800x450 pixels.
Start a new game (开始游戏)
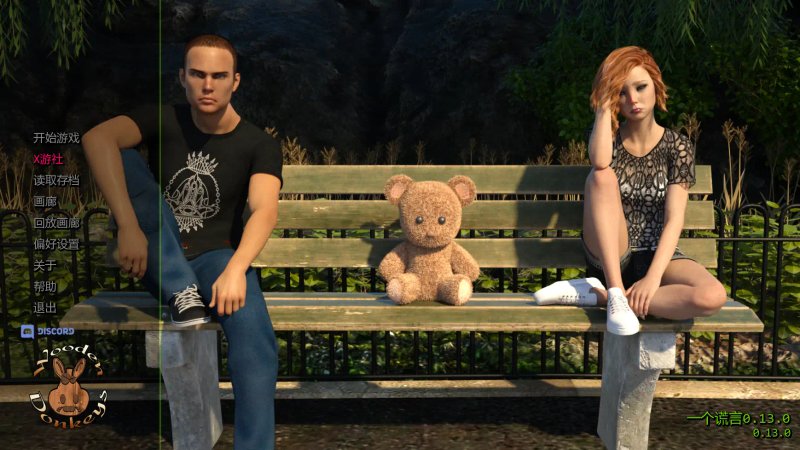point(56,138)
